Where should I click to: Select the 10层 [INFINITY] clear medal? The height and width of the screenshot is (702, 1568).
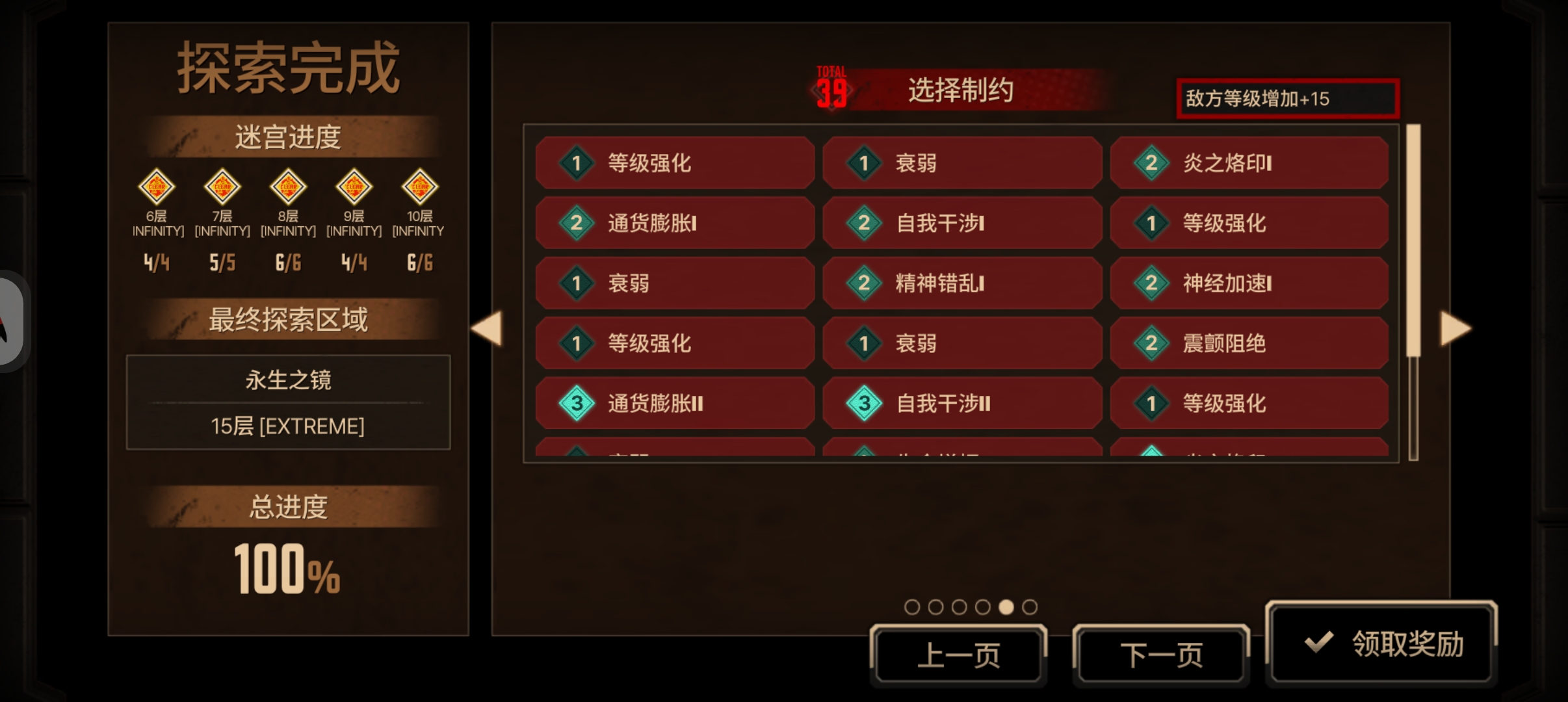coord(420,187)
